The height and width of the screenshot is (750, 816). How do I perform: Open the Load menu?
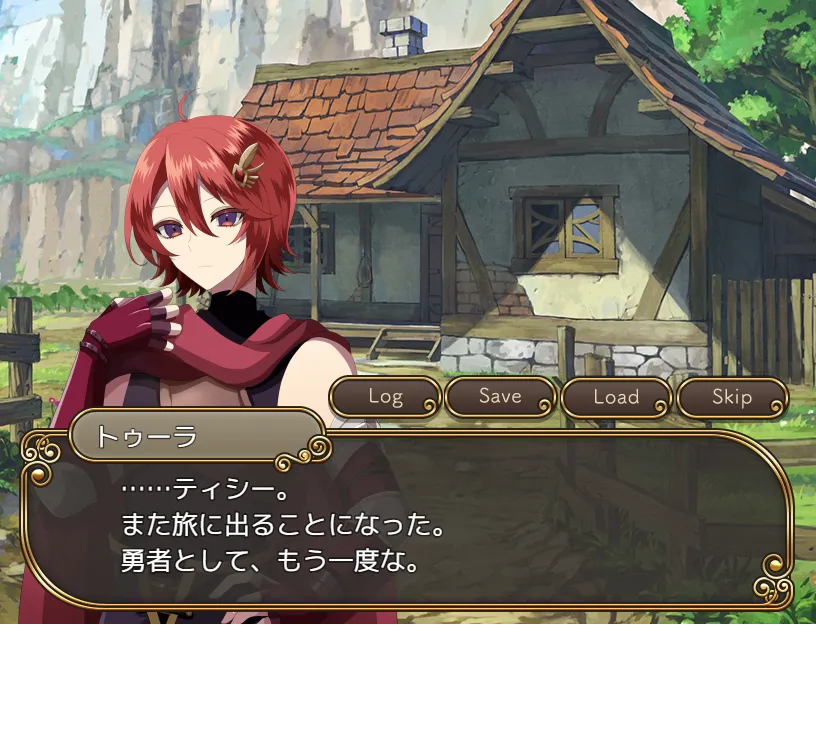(616, 397)
